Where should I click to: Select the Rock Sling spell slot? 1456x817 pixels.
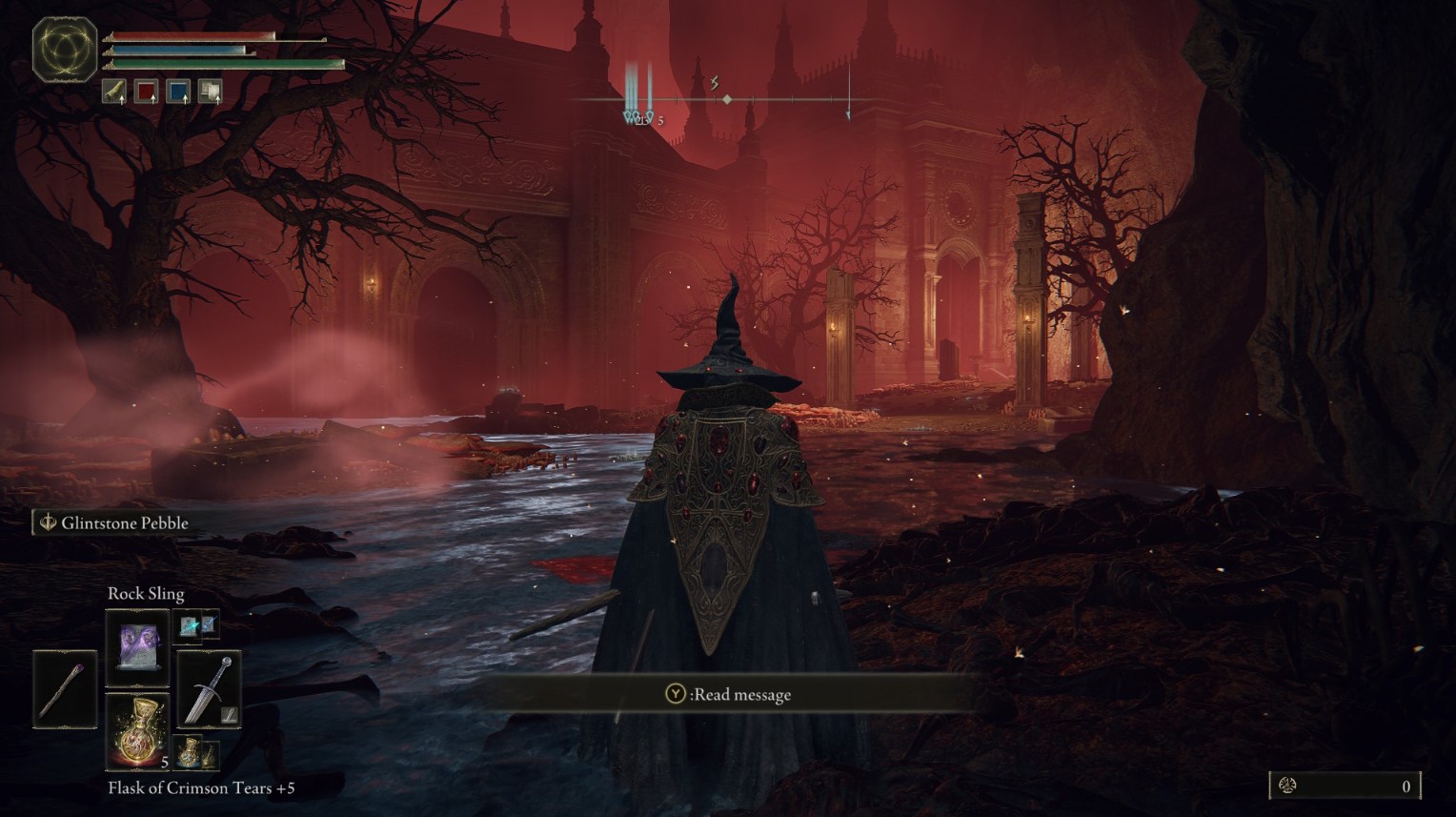click(x=137, y=647)
